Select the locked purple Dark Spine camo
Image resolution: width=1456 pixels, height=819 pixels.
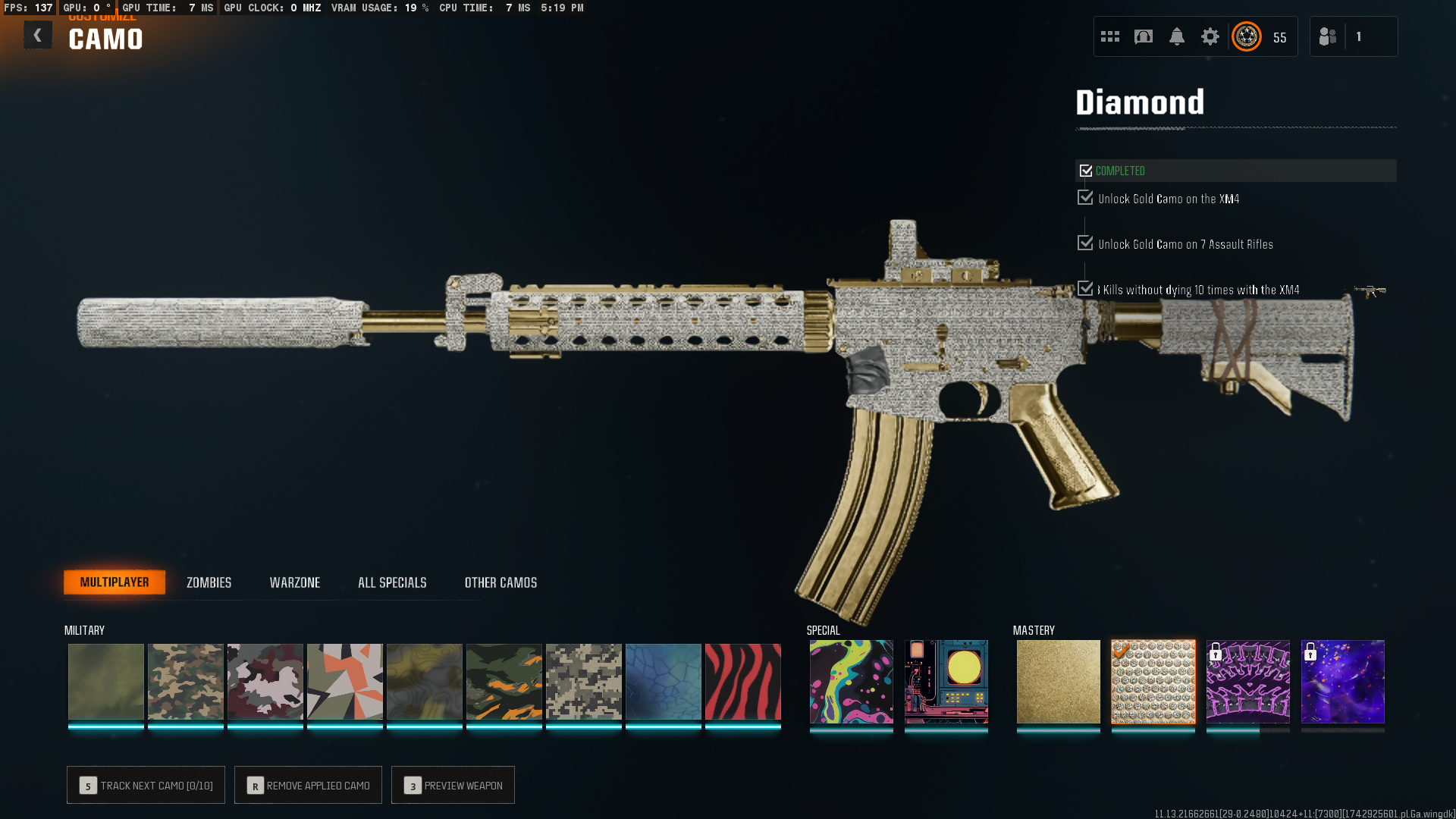pyautogui.click(x=1247, y=682)
